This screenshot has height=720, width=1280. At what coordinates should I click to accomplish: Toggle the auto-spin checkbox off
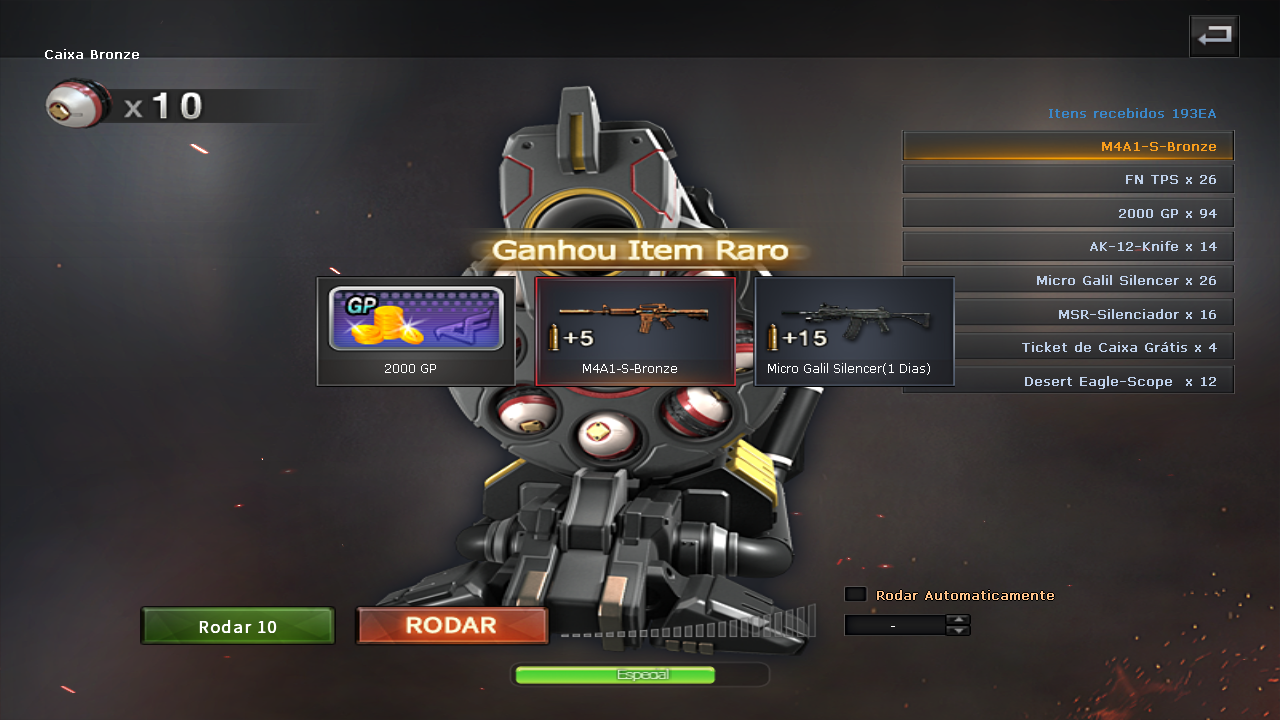855,593
